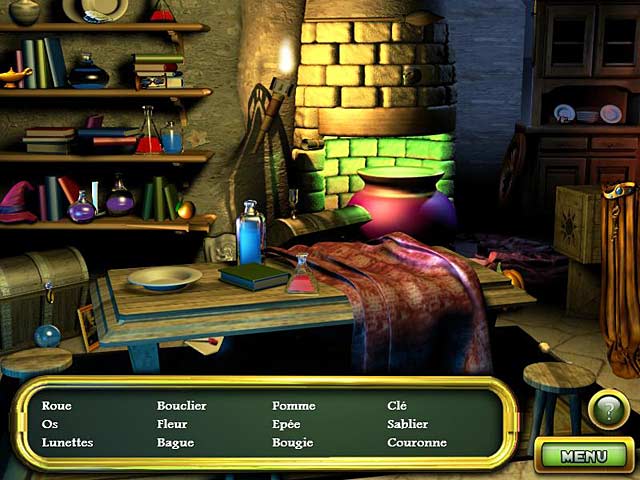
Task: Choose 'Epée' from the list
Action: 286,424
